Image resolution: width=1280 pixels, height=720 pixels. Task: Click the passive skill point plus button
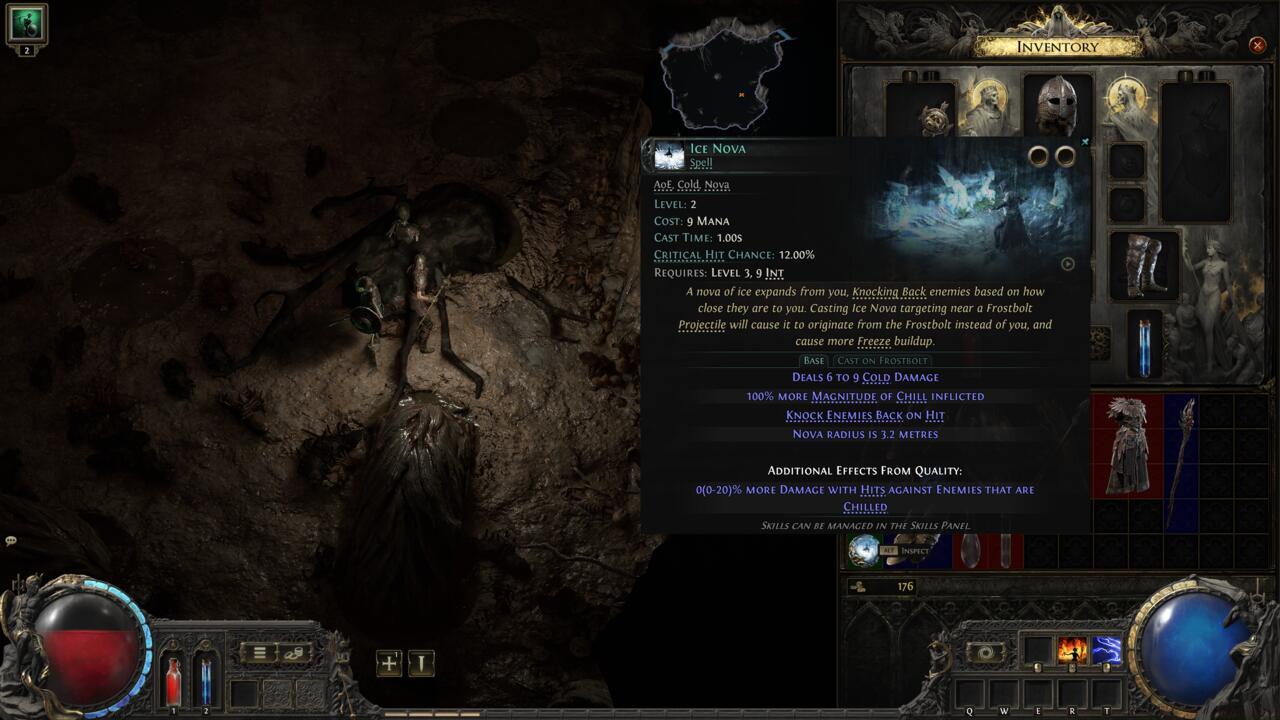[389, 662]
